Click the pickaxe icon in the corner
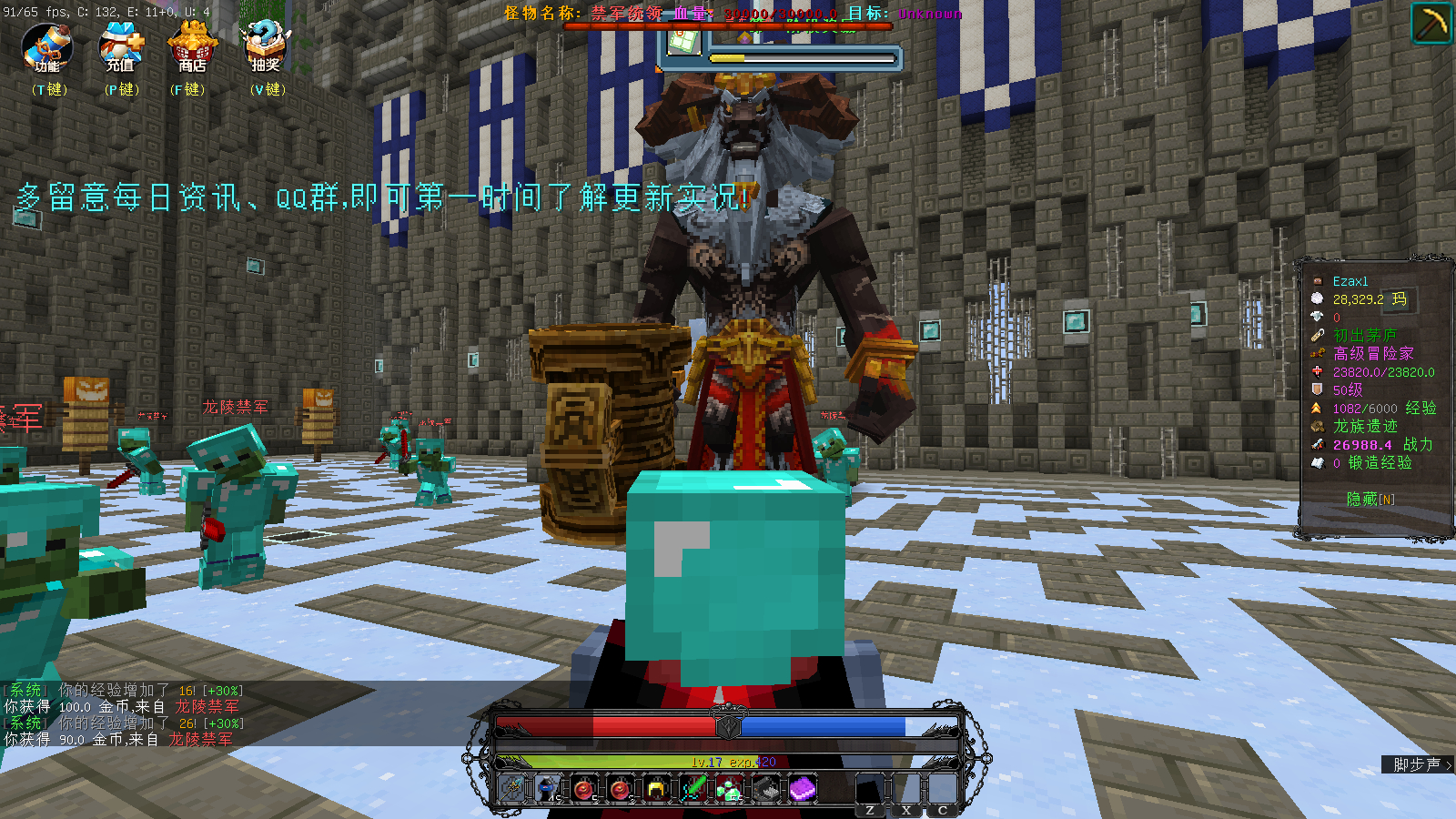1456x819 pixels. click(1431, 23)
